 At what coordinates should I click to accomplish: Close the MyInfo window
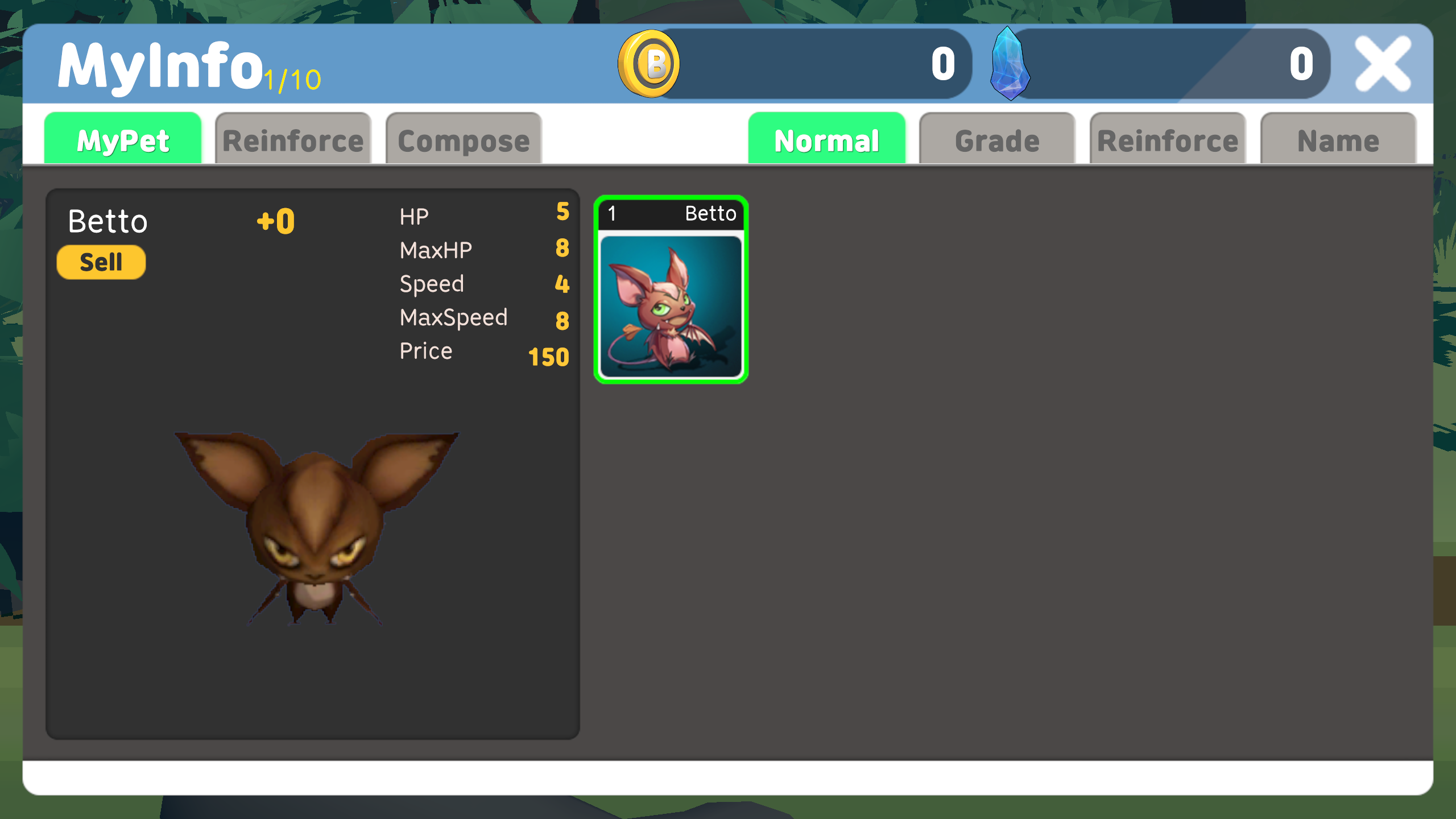click(x=1384, y=63)
